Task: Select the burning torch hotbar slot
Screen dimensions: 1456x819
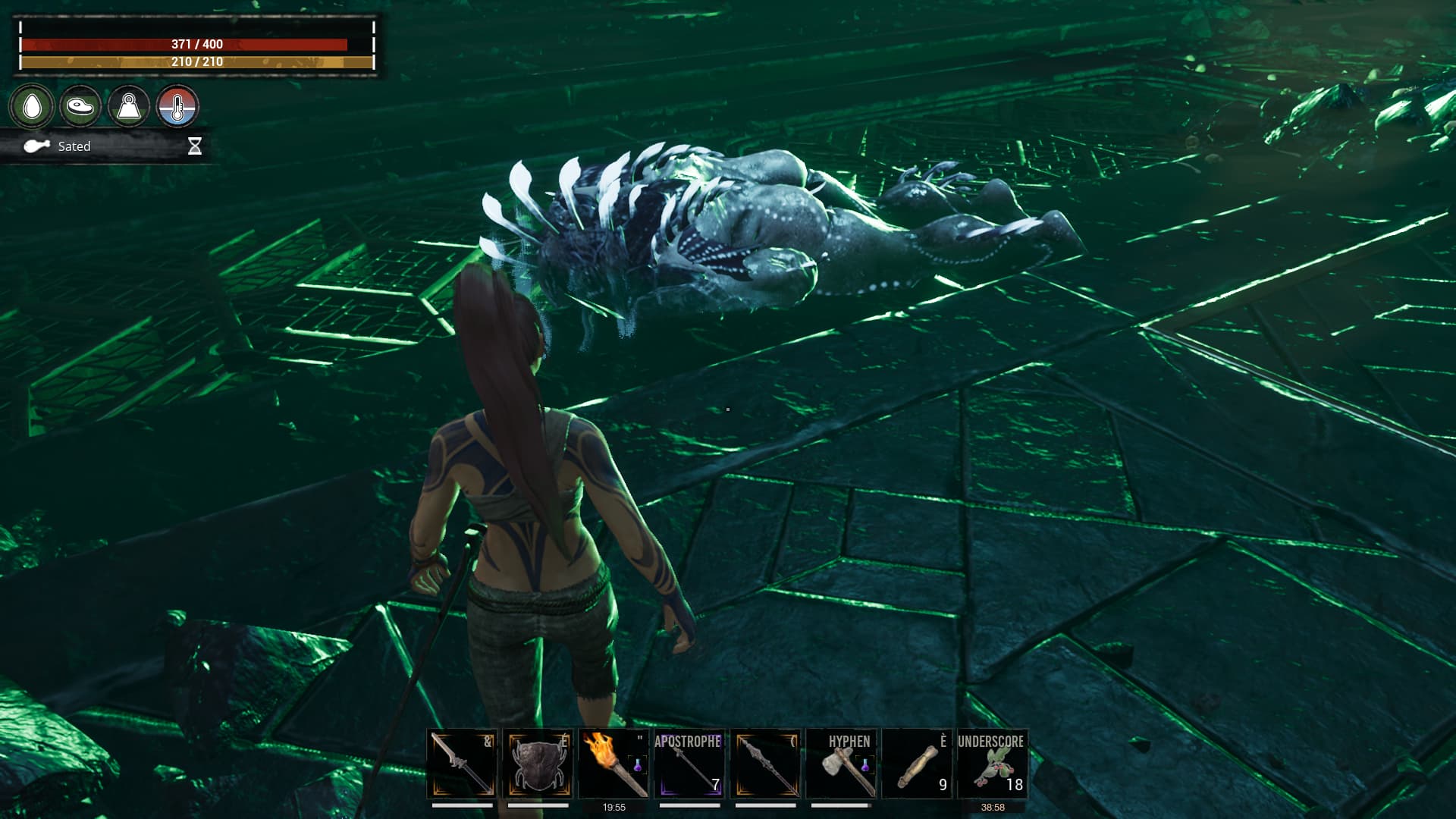Action: (613, 764)
